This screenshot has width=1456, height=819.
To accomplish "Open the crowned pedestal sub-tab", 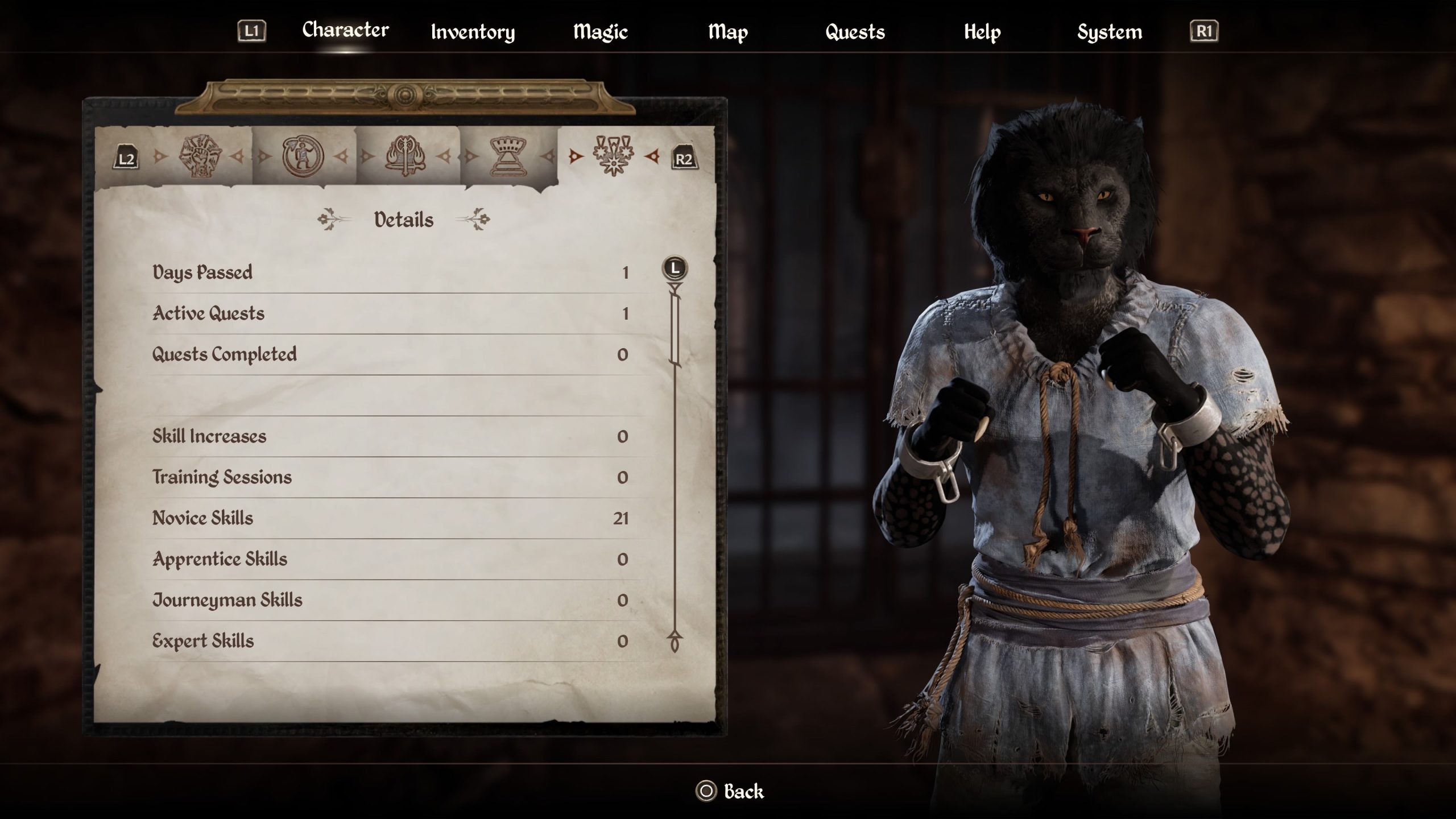I will (508, 156).
